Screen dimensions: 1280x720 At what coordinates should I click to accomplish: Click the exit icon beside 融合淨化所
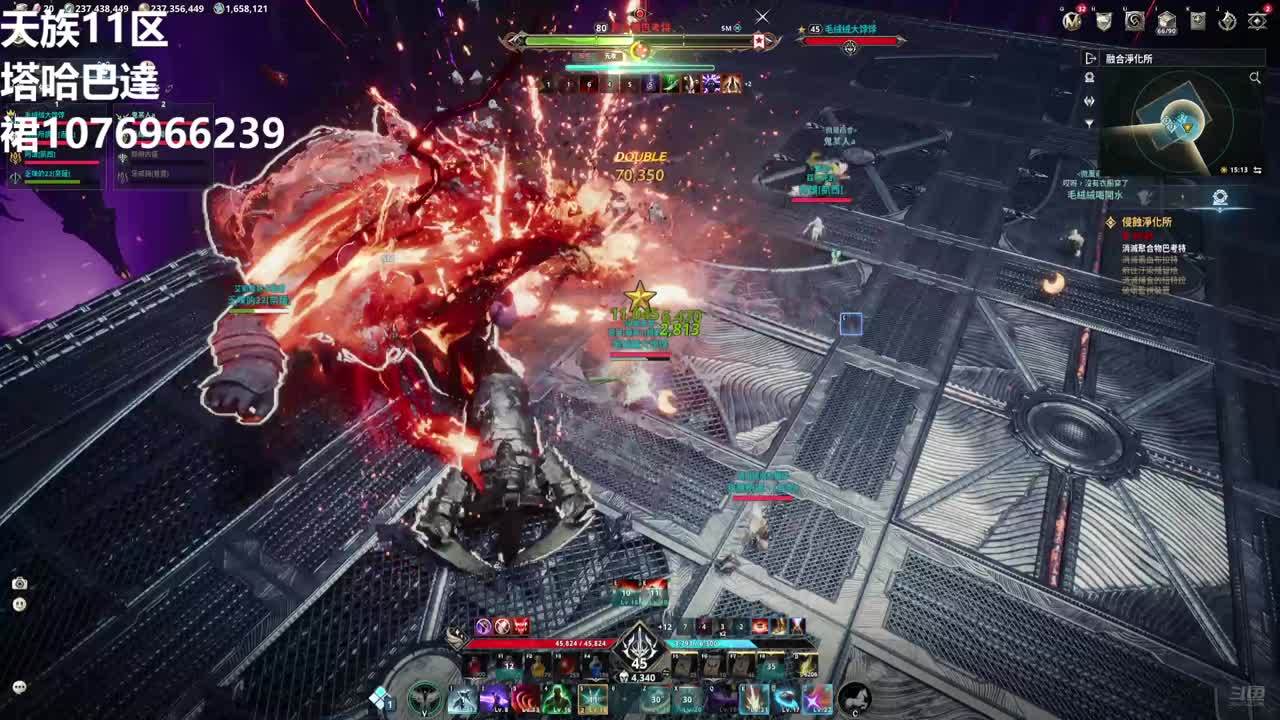tap(1091, 59)
